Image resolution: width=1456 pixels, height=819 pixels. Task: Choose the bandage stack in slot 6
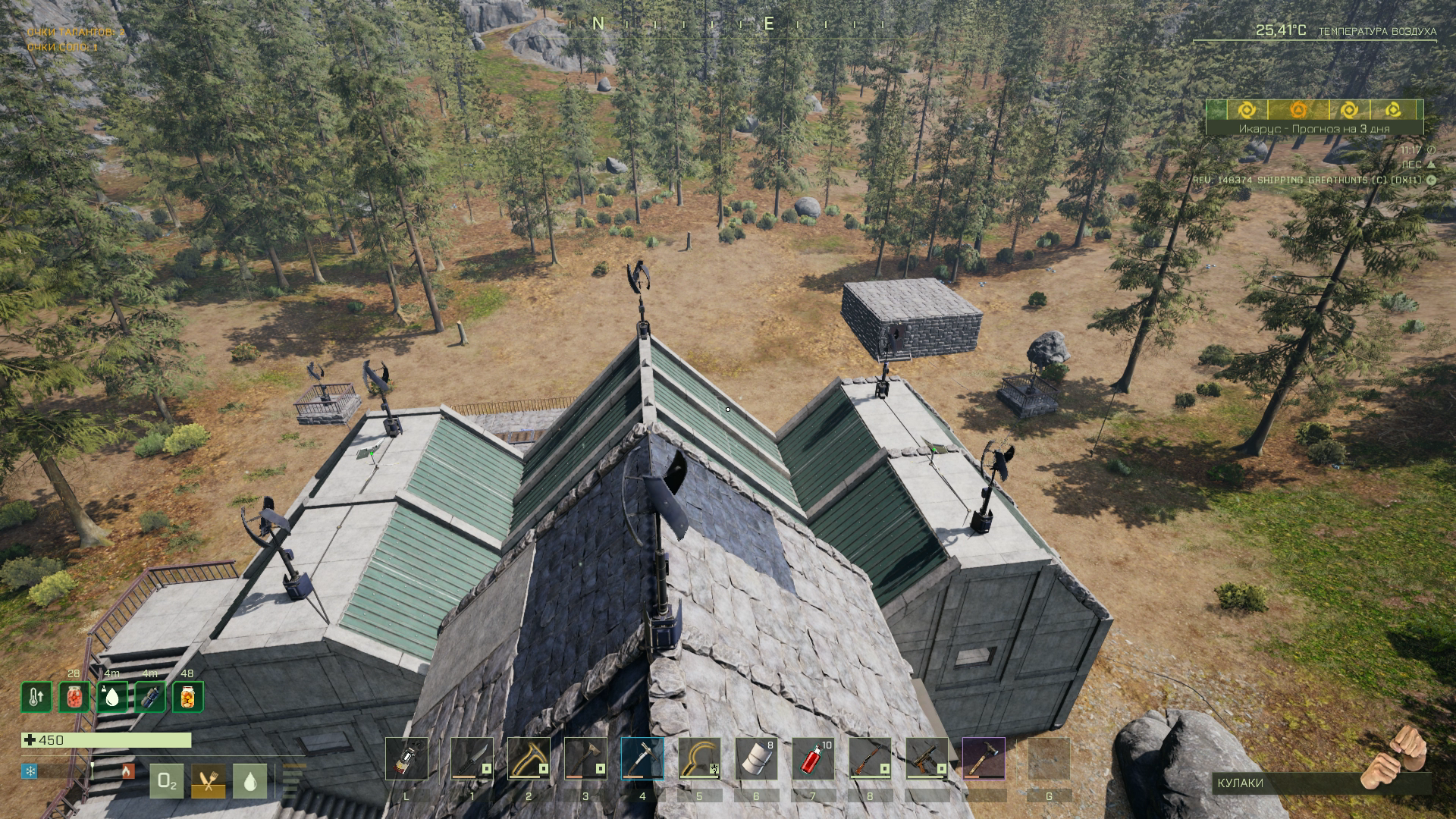click(x=756, y=758)
